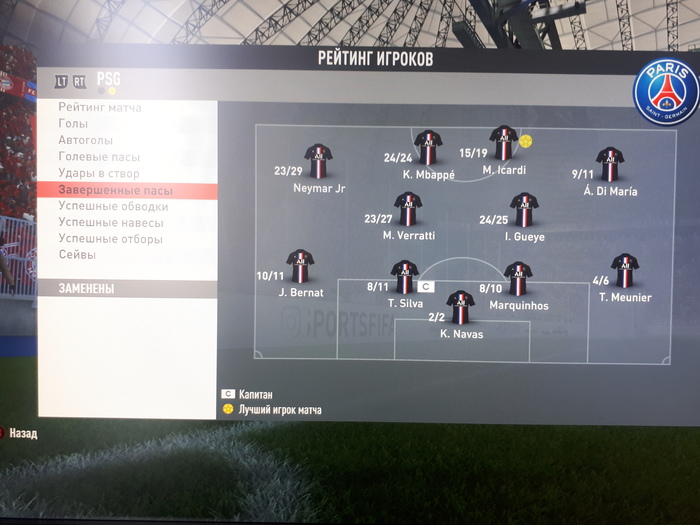Viewport: 700px width, 525px height.
Task: Choose goalkeeper K. Navas's shirt
Action: coord(460,307)
